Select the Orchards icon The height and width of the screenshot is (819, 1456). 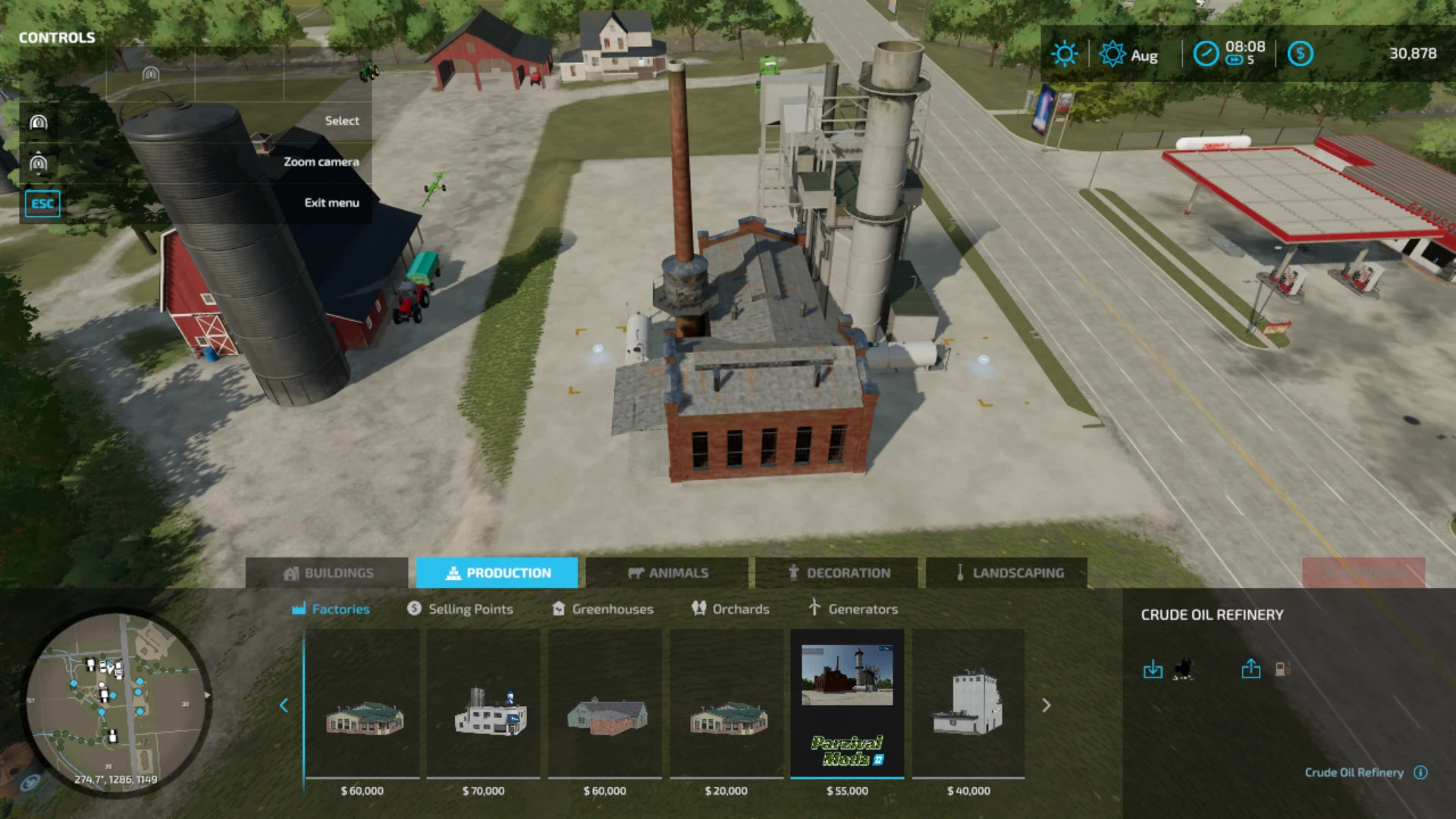(698, 608)
